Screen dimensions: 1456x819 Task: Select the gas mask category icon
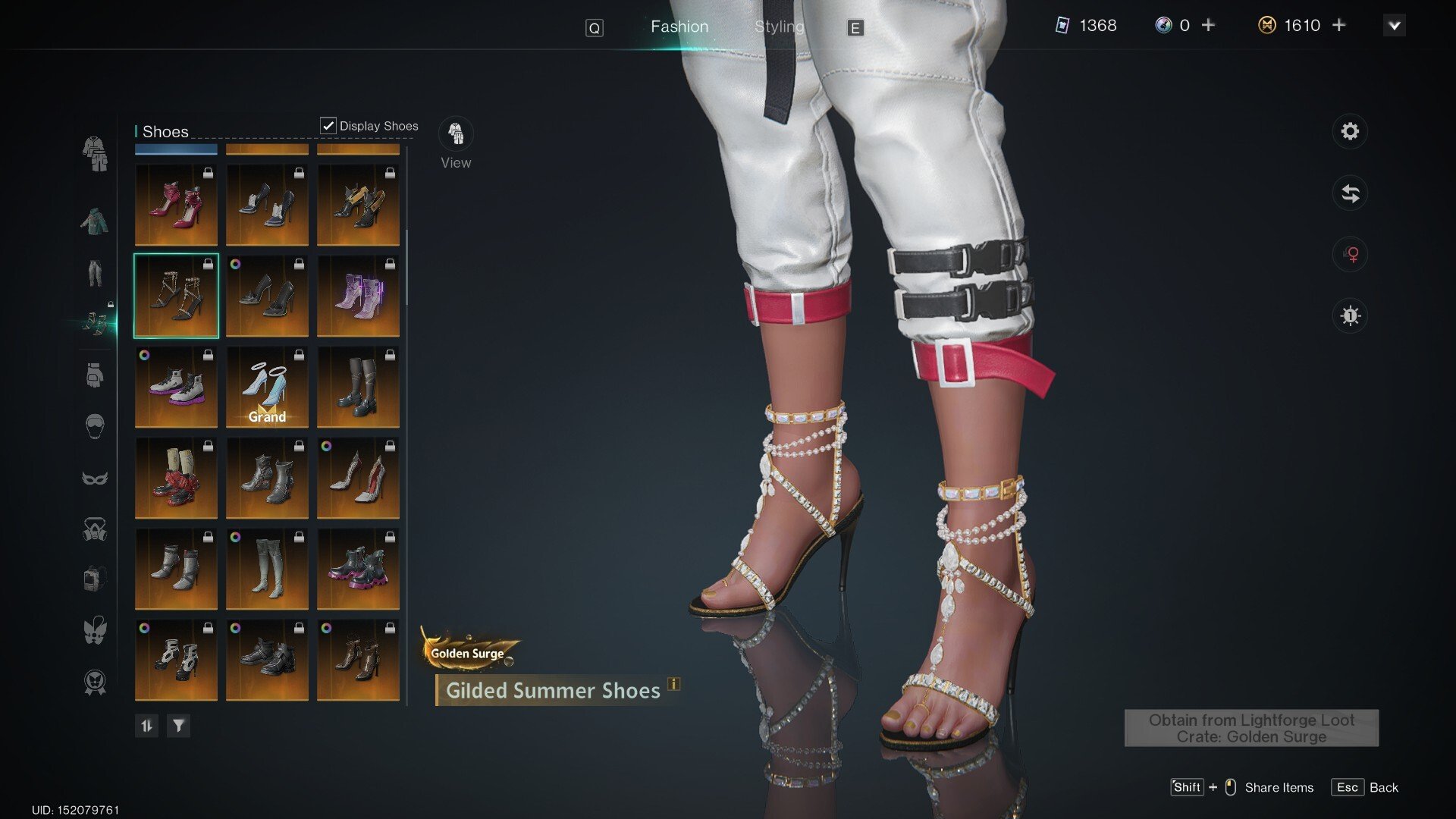tap(95, 529)
